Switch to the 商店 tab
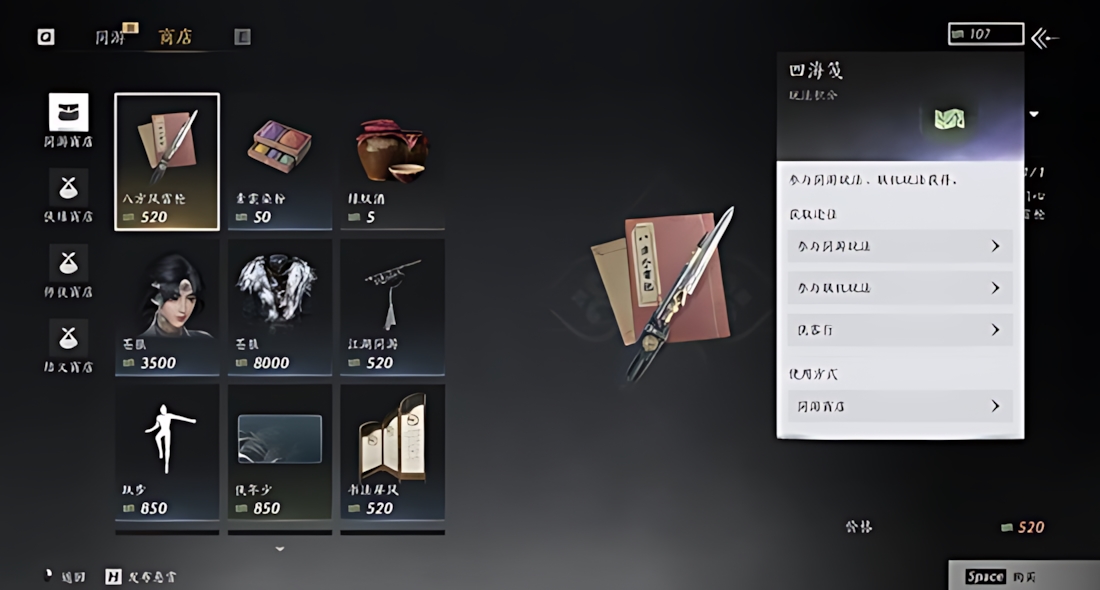Viewport: 1100px width, 590px height. tap(175, 37)
